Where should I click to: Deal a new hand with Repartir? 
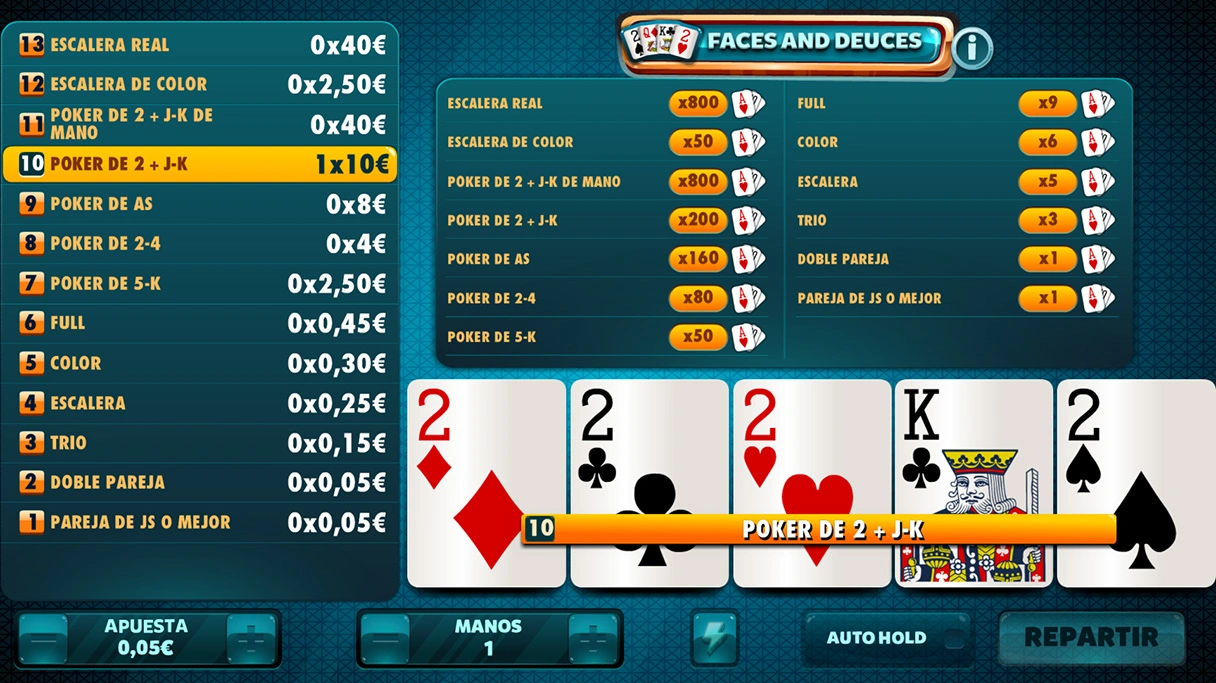[1091, 638]
